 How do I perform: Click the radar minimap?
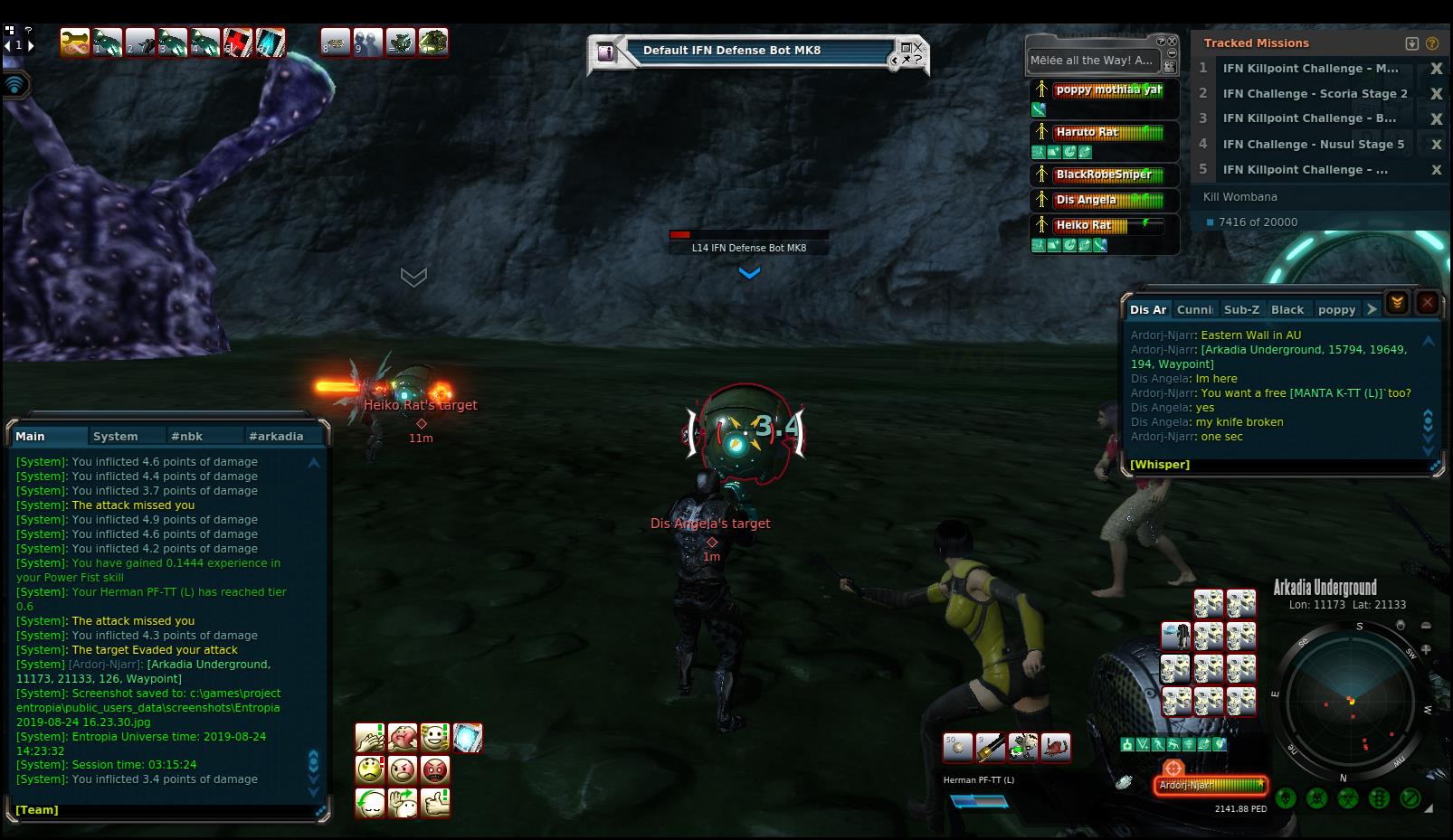pyautogui.click(x=1350, y=700)
